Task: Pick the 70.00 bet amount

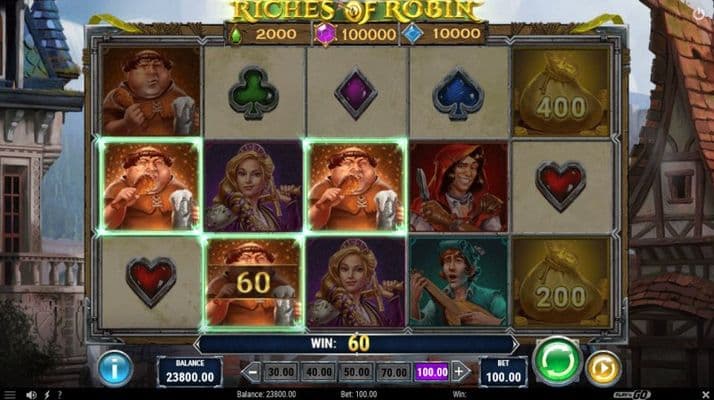Action: [x=393, y=371]
